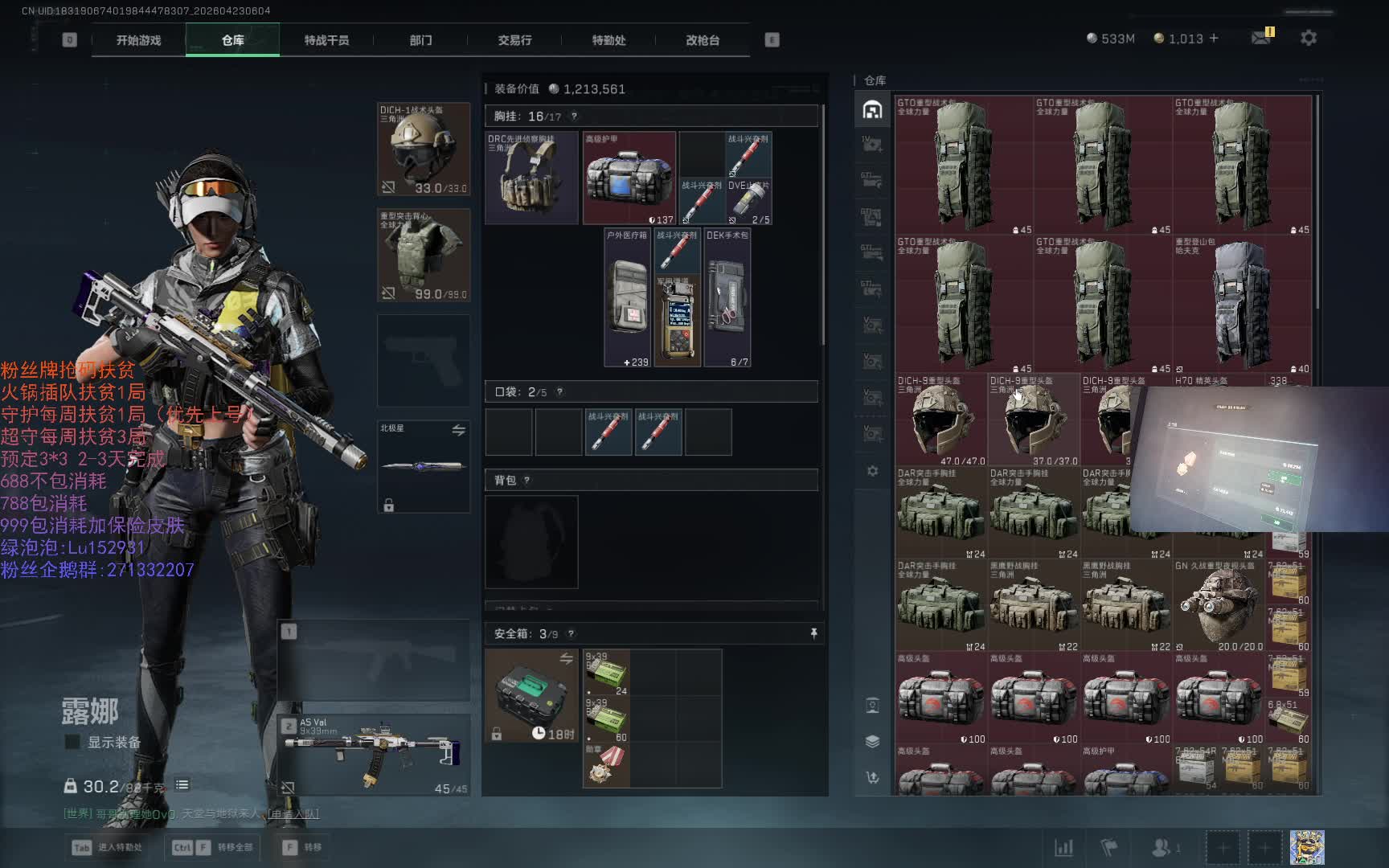Open the 开始游戏 tab
Screen dimensions: 1389x868
[x=138, y=40]
